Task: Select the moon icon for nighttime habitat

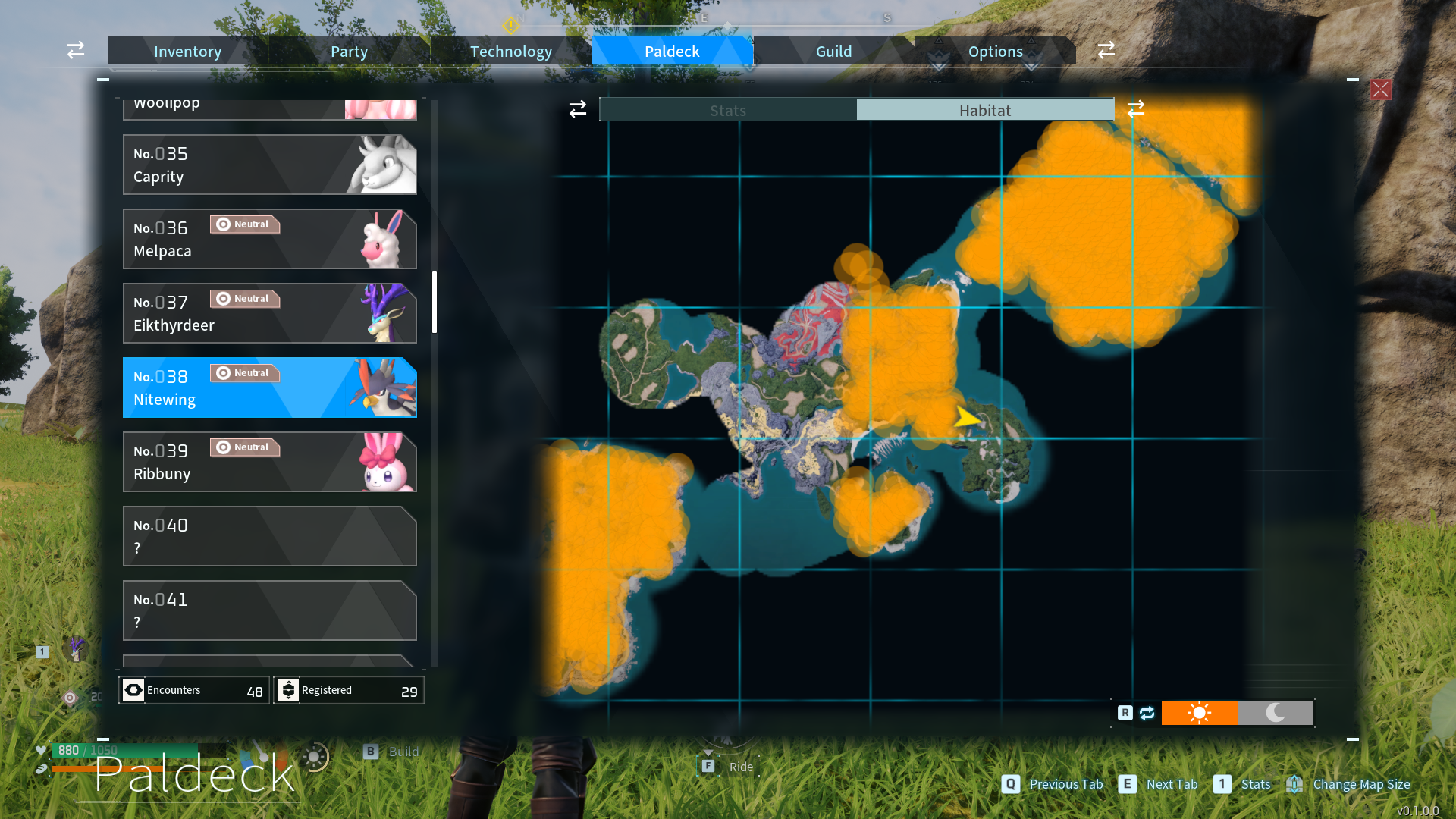Action: pyautogui.click(x=1276, y=713)
